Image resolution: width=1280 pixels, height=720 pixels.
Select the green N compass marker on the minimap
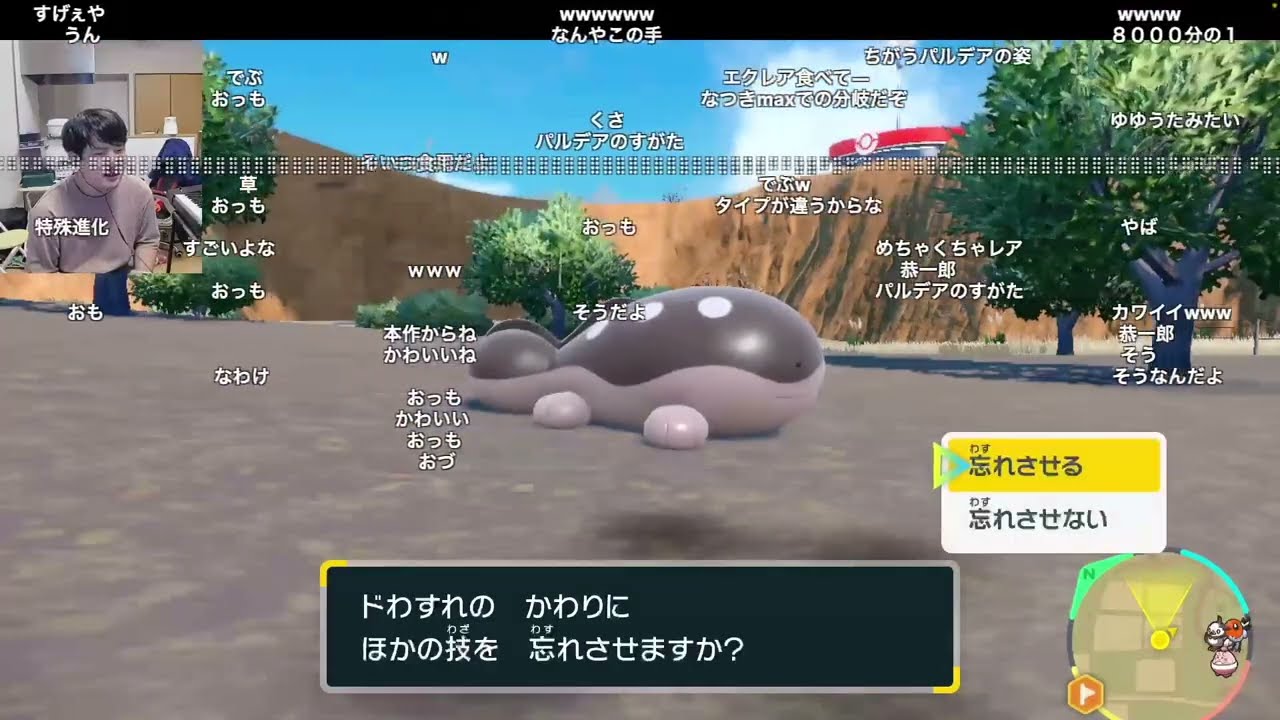pos(1088,572)
